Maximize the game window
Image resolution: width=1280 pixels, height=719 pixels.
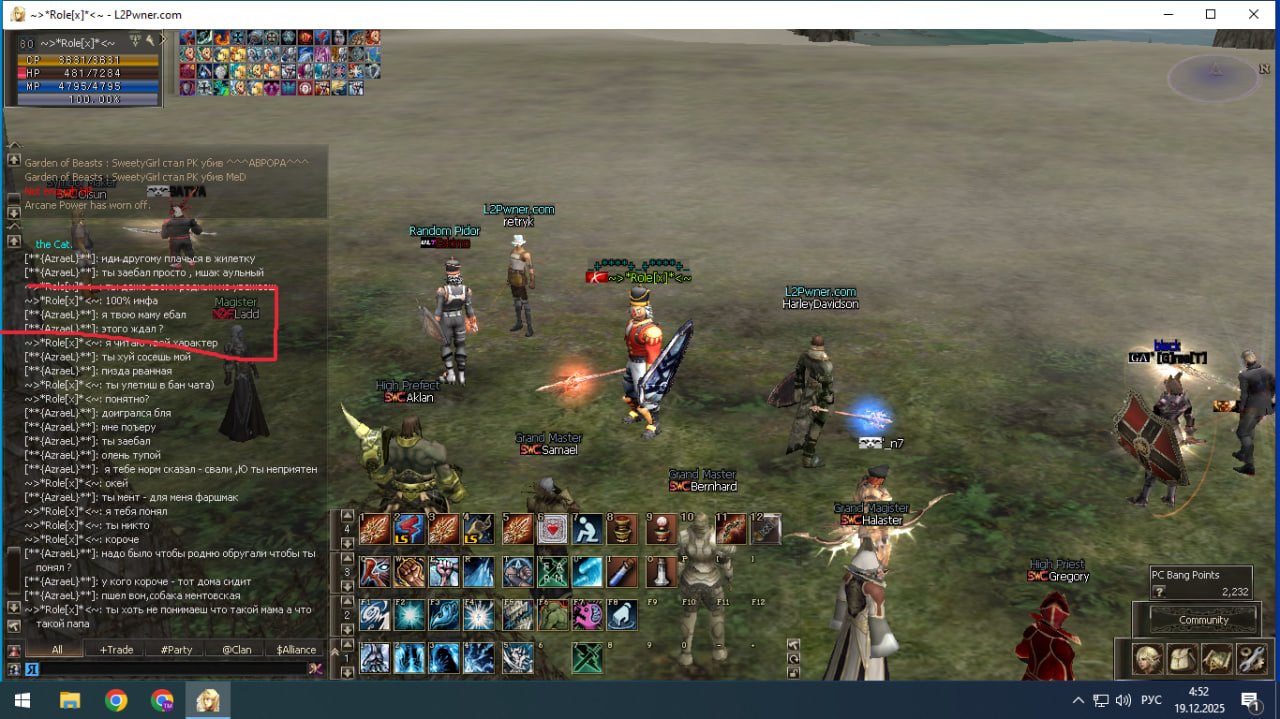1210,14
